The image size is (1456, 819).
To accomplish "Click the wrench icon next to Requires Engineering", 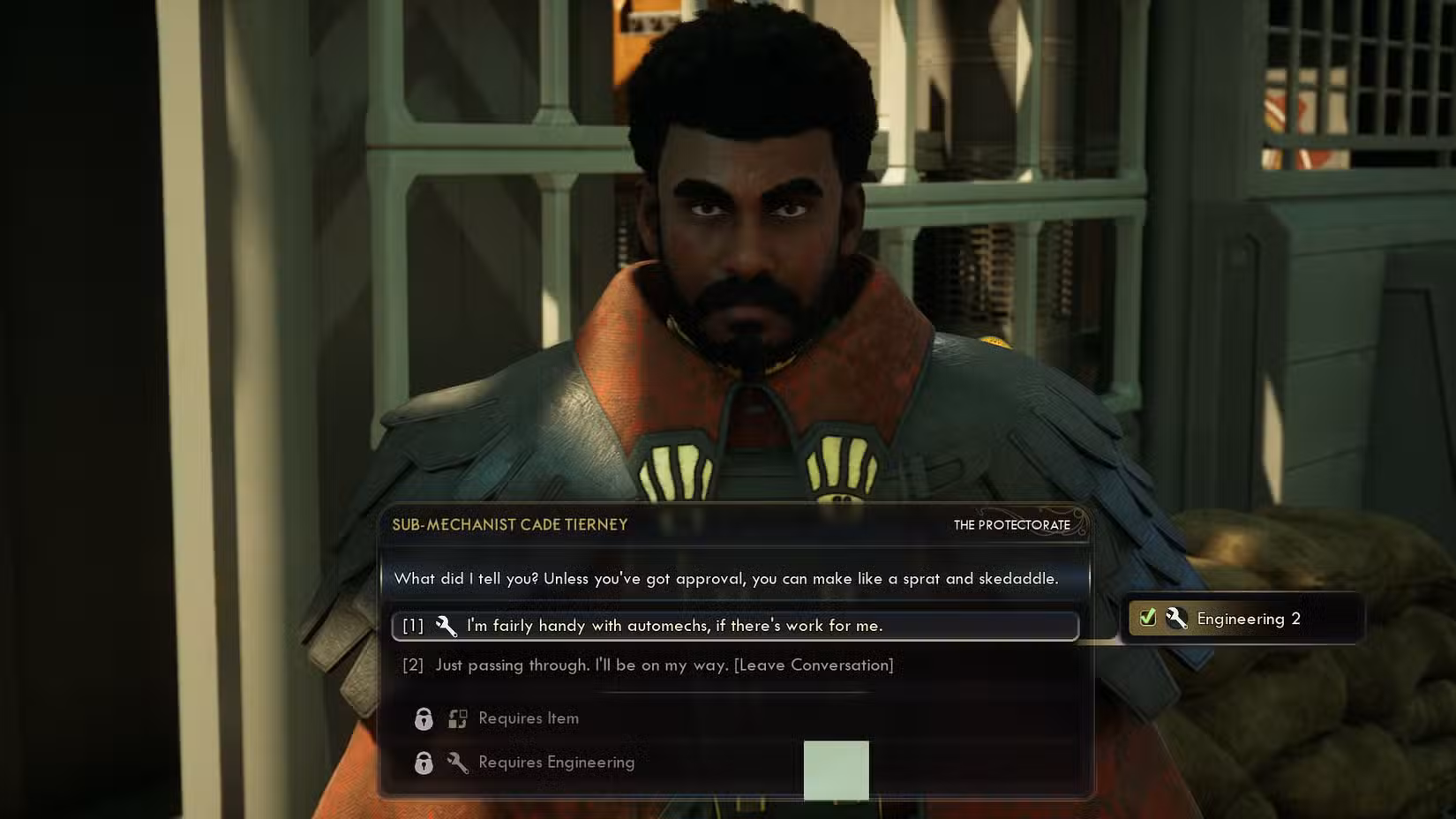I will (460, 763).
